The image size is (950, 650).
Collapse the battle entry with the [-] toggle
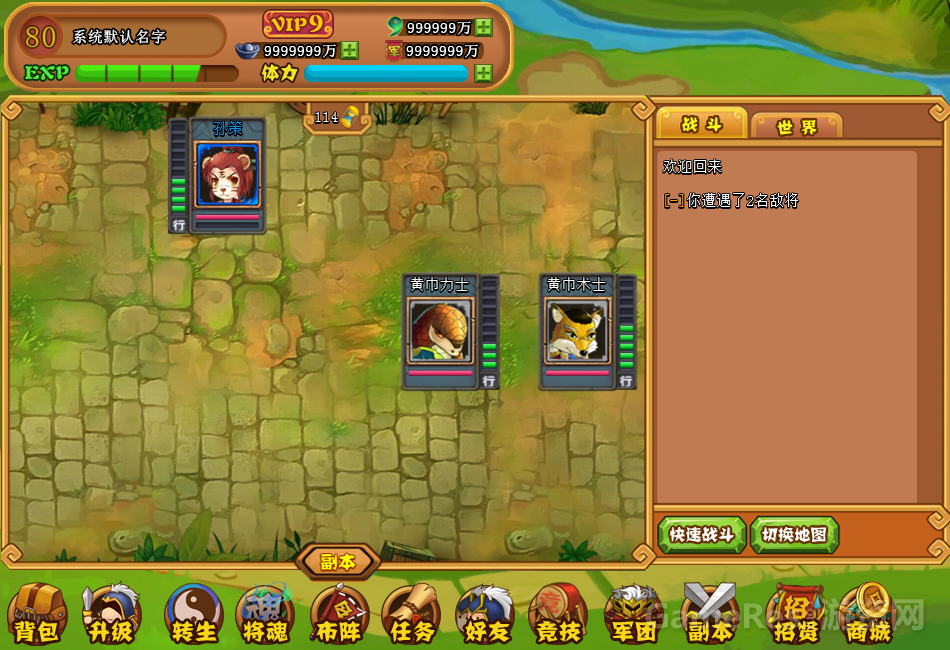point(674,201)
